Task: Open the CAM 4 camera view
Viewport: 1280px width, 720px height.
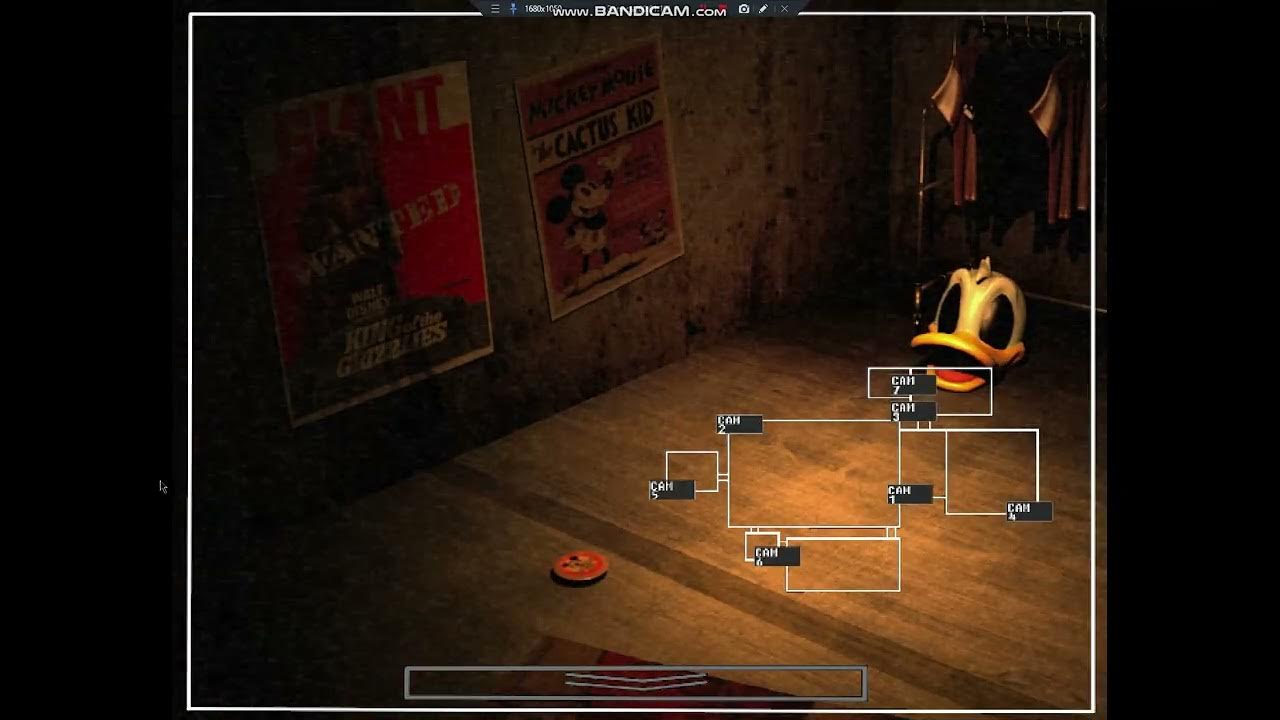Action: 1029,511
